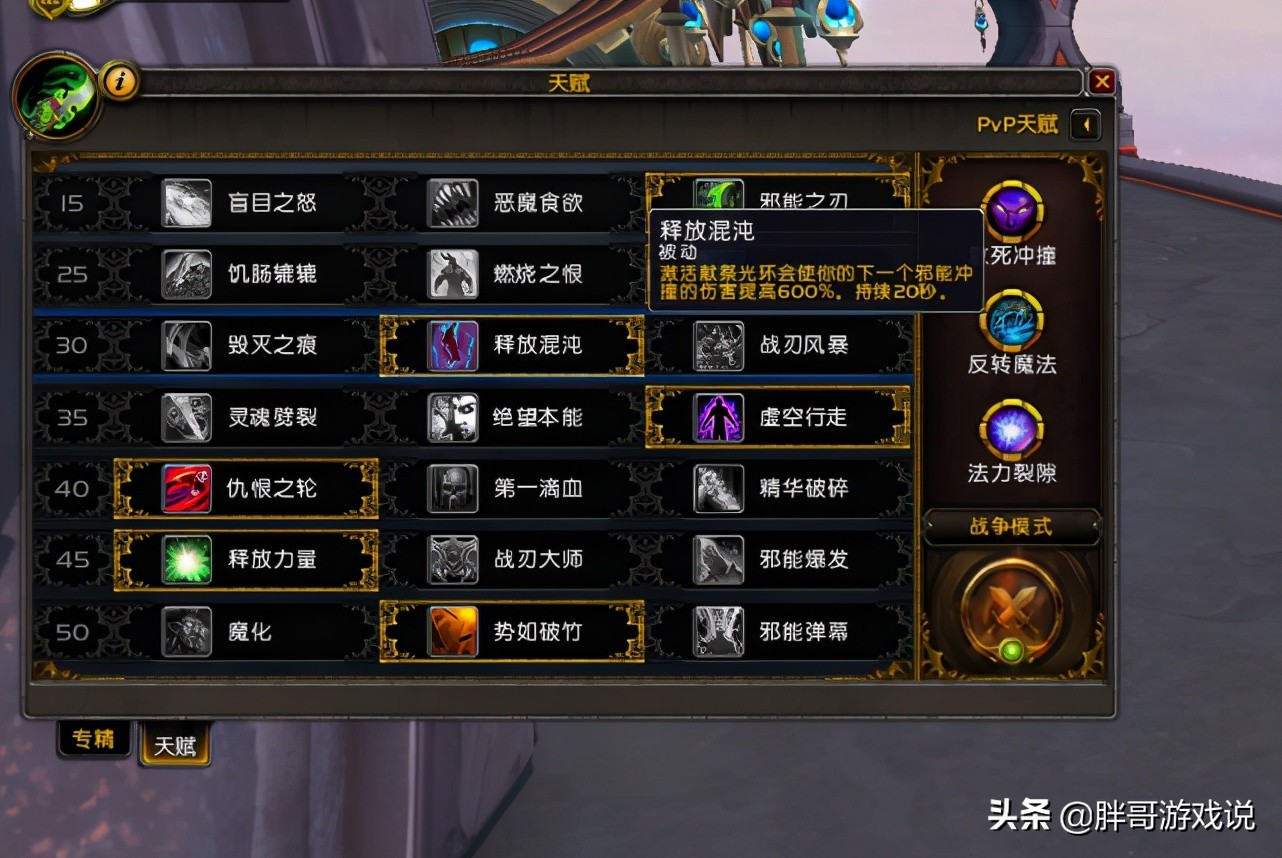Click the 释放力量 talent icon
This screenshot has width=1282, height=858.
click(x=188, y=560)
